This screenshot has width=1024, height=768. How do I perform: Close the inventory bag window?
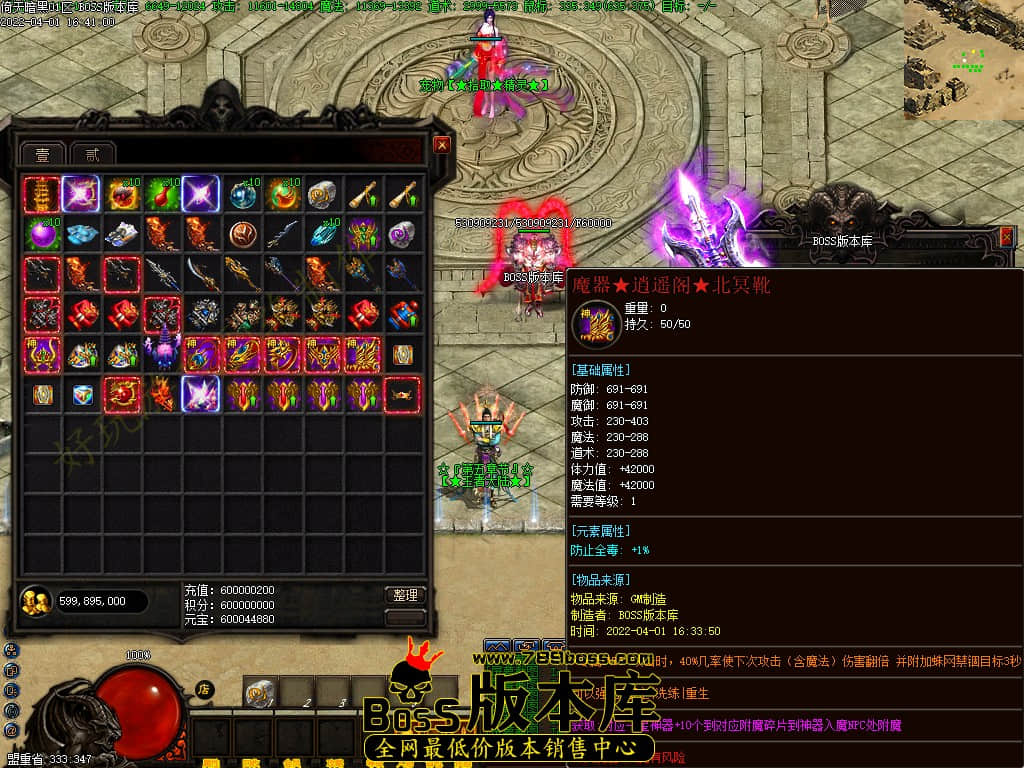click(x=442, y=145)
